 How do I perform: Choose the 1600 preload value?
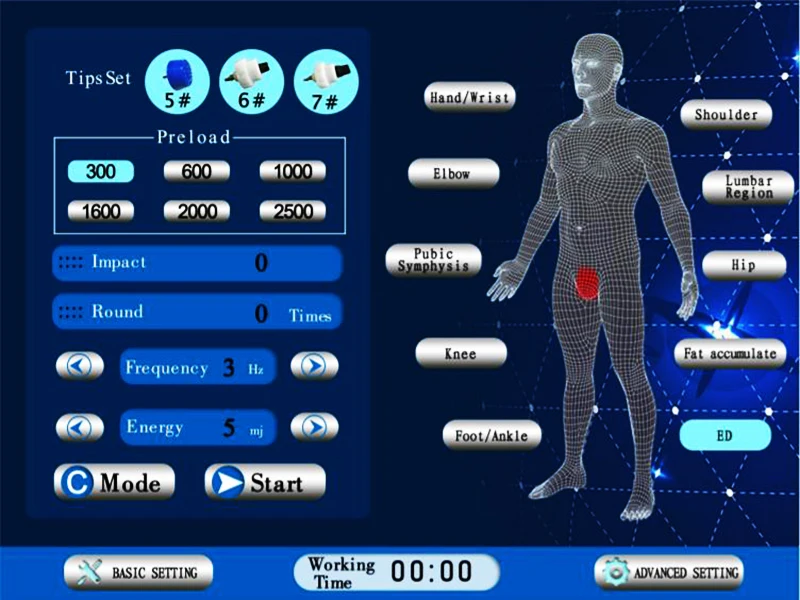(x=99, y=211)
